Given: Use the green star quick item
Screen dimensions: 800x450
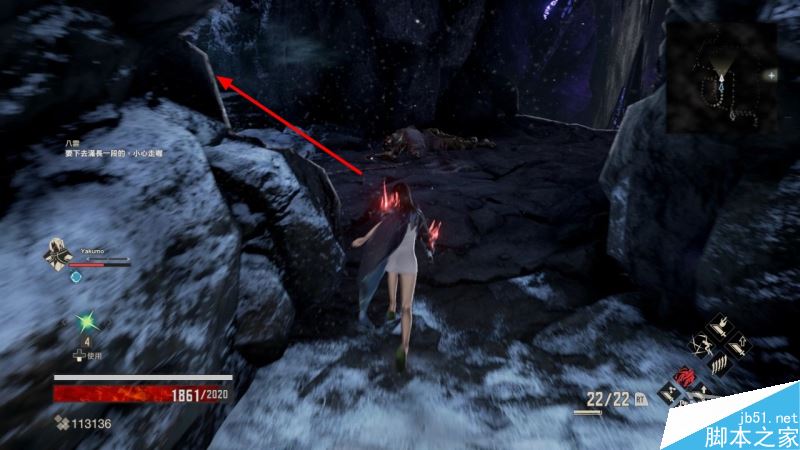Looking at the screenshot, I should (85, 322).
